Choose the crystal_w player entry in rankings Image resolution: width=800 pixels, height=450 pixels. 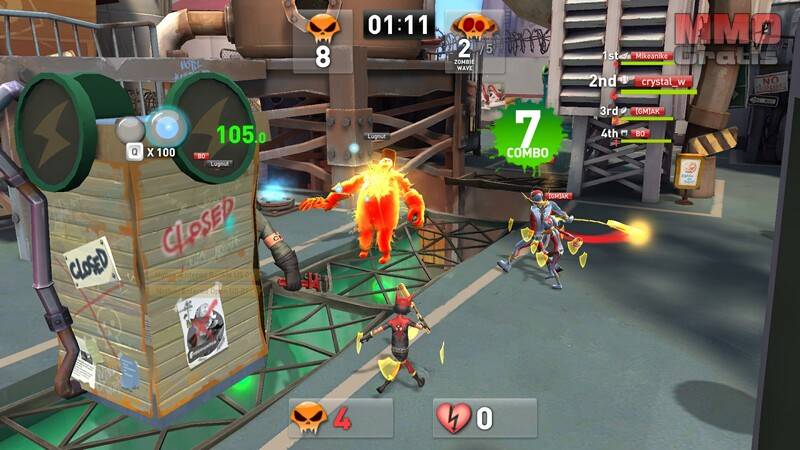pos(665,81)
